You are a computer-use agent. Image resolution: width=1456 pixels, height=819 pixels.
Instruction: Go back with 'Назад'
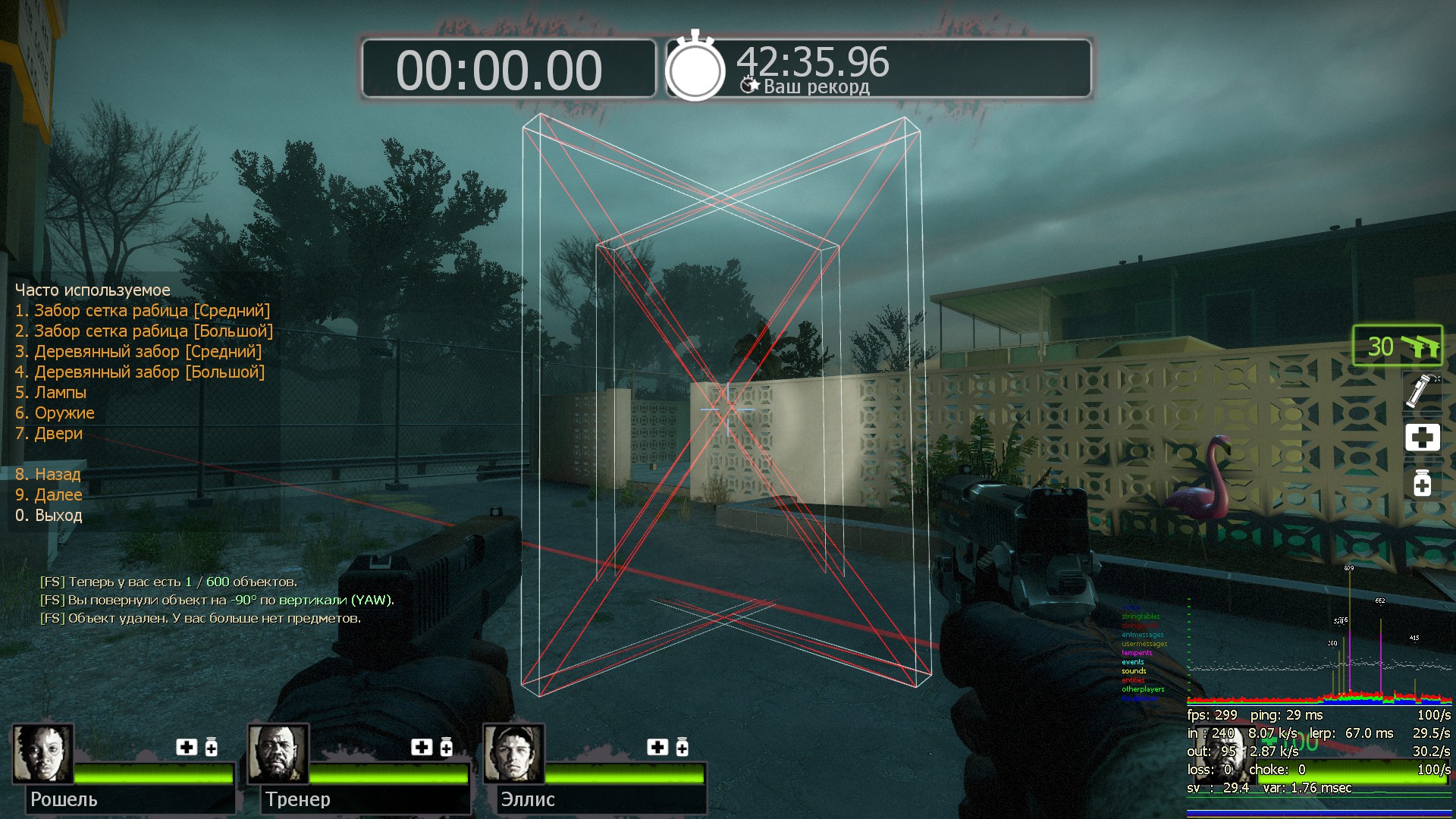click(48, 475)
